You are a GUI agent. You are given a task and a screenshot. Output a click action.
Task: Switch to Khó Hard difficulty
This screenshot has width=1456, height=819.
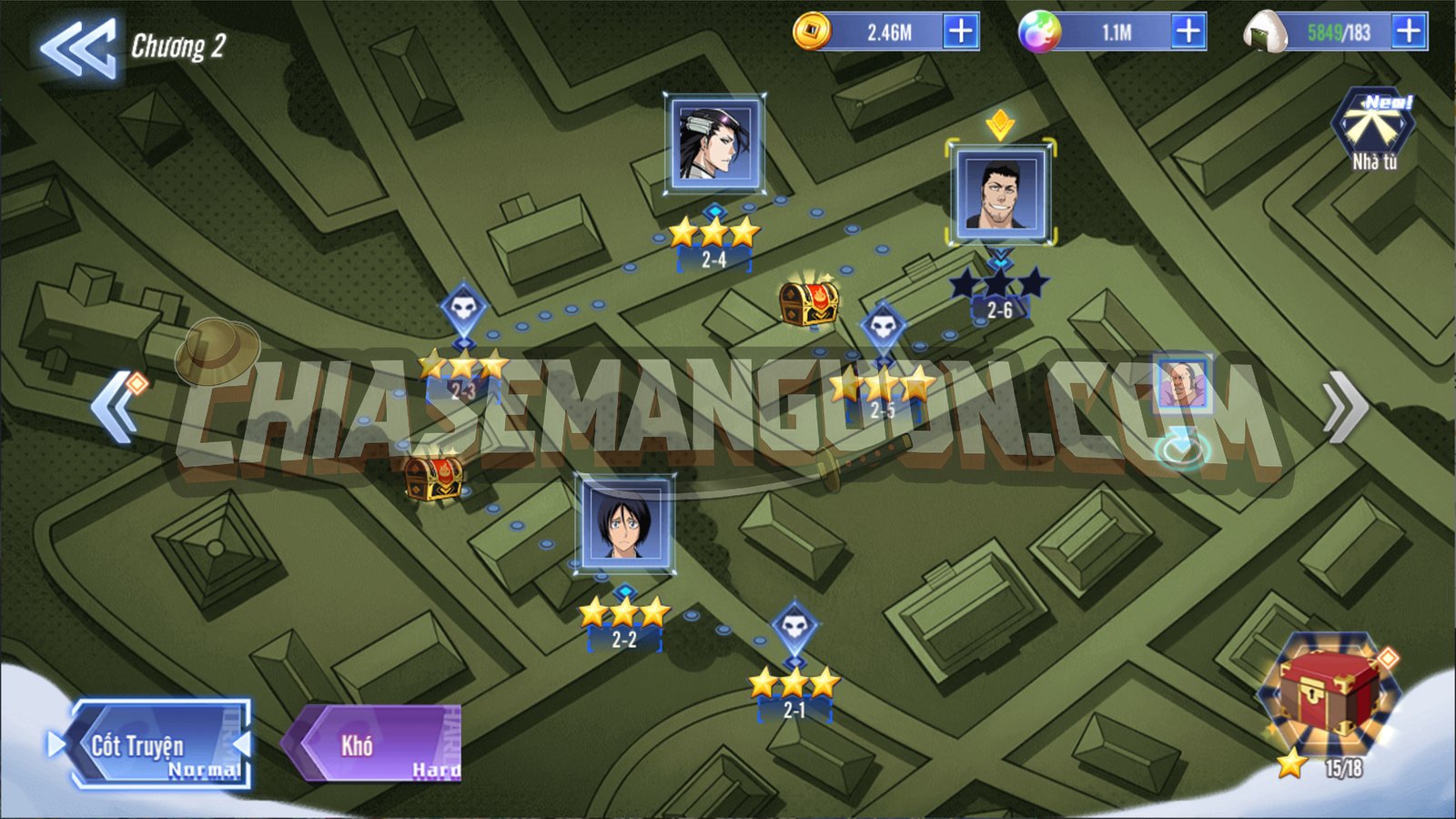(375, 745)
